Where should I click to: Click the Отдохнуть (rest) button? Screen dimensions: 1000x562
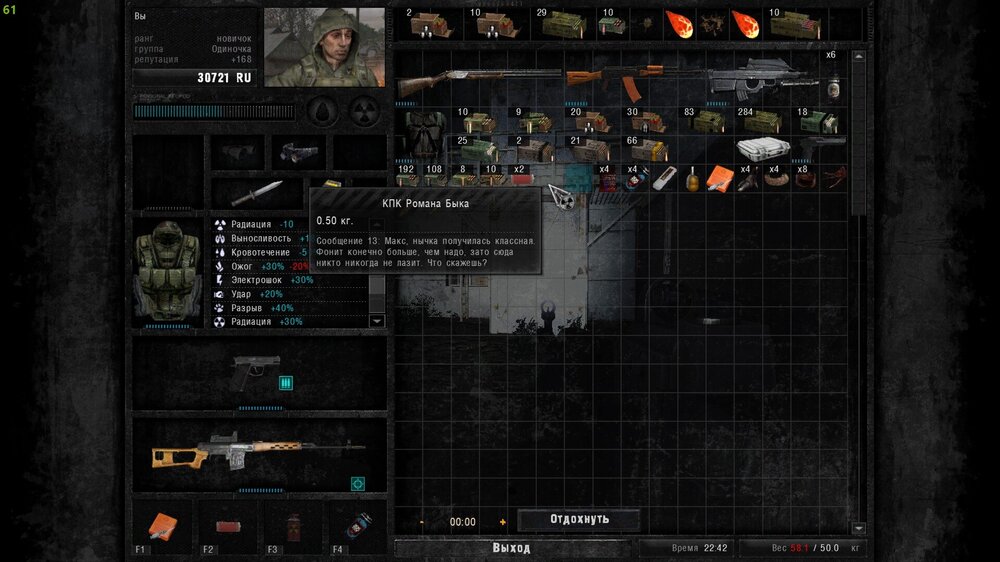pyautogui.click(x=579, y=519)
